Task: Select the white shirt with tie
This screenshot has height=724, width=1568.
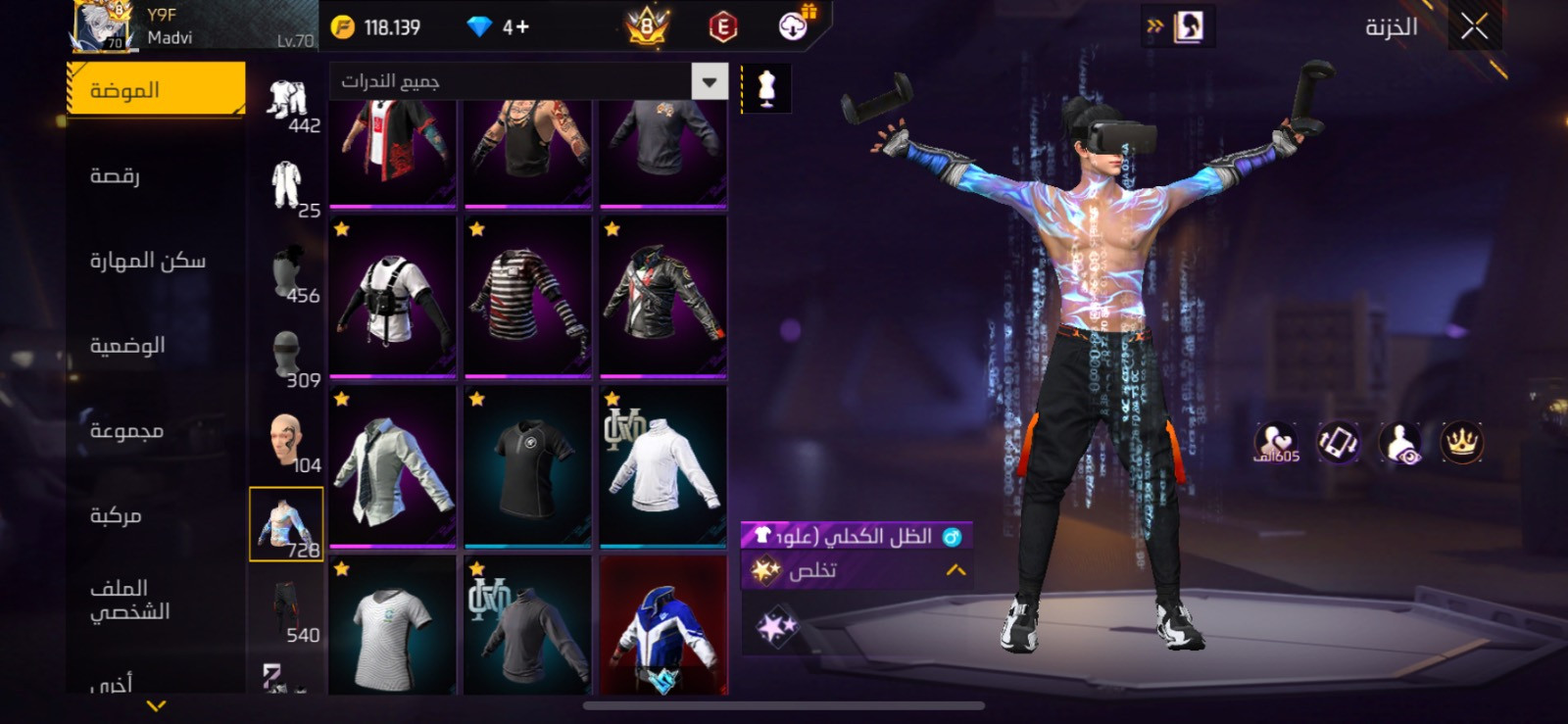Action: click(392, 465)
